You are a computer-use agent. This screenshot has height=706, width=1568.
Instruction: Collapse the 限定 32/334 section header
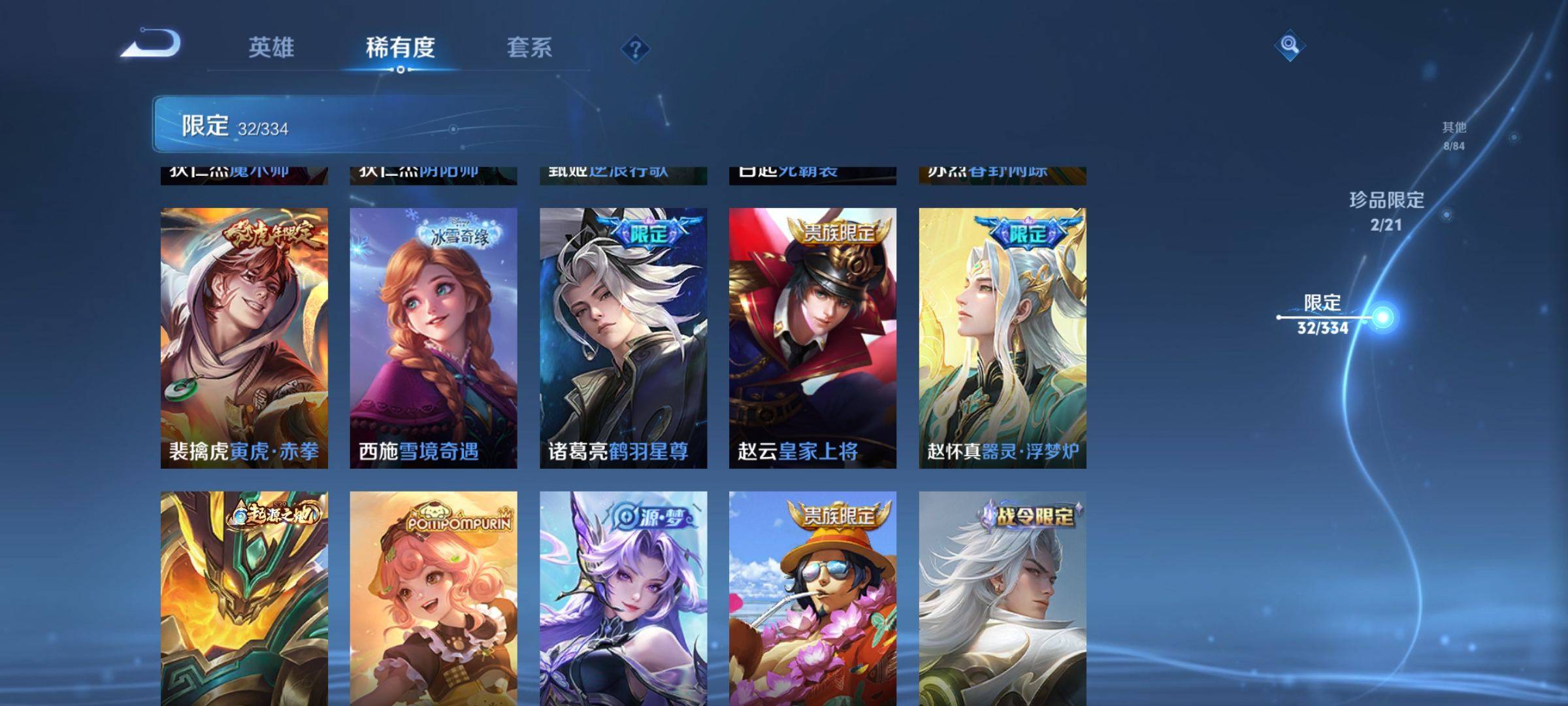(242, 127)
